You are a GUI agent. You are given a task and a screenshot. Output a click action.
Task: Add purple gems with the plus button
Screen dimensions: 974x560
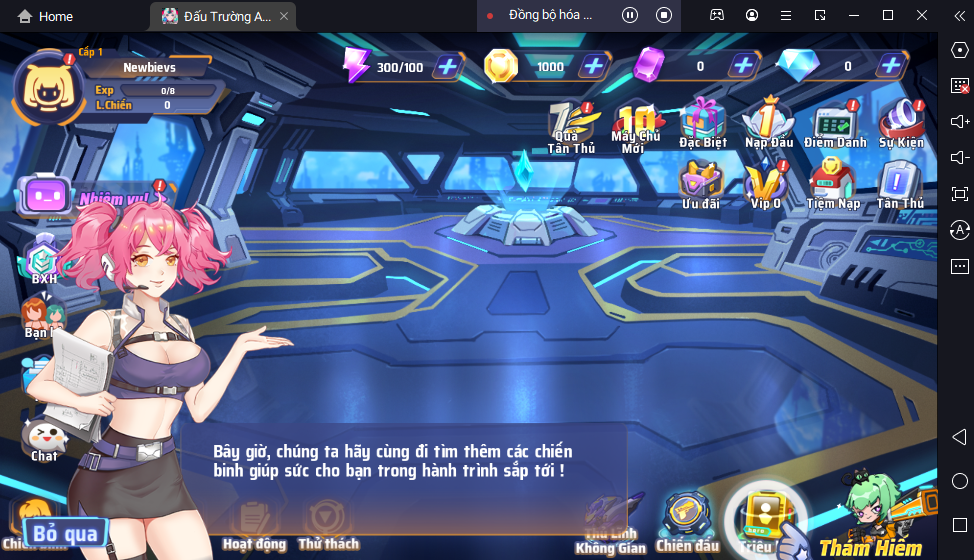click(x=742, y=67)
